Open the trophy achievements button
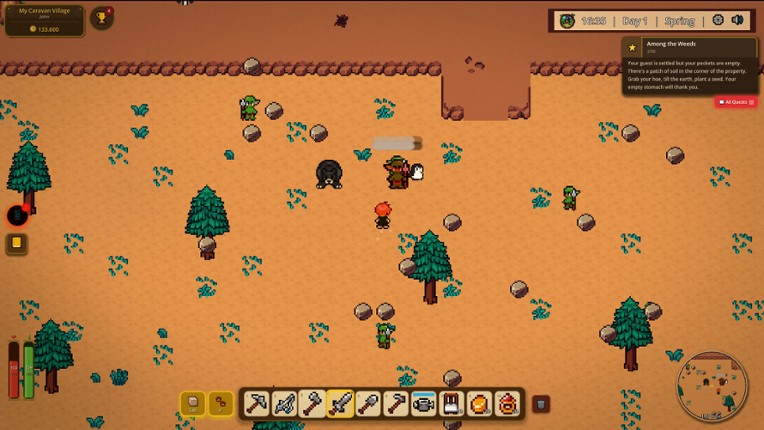Image resolution: width=764 pixels, height=430 pixels. [101, 18]
